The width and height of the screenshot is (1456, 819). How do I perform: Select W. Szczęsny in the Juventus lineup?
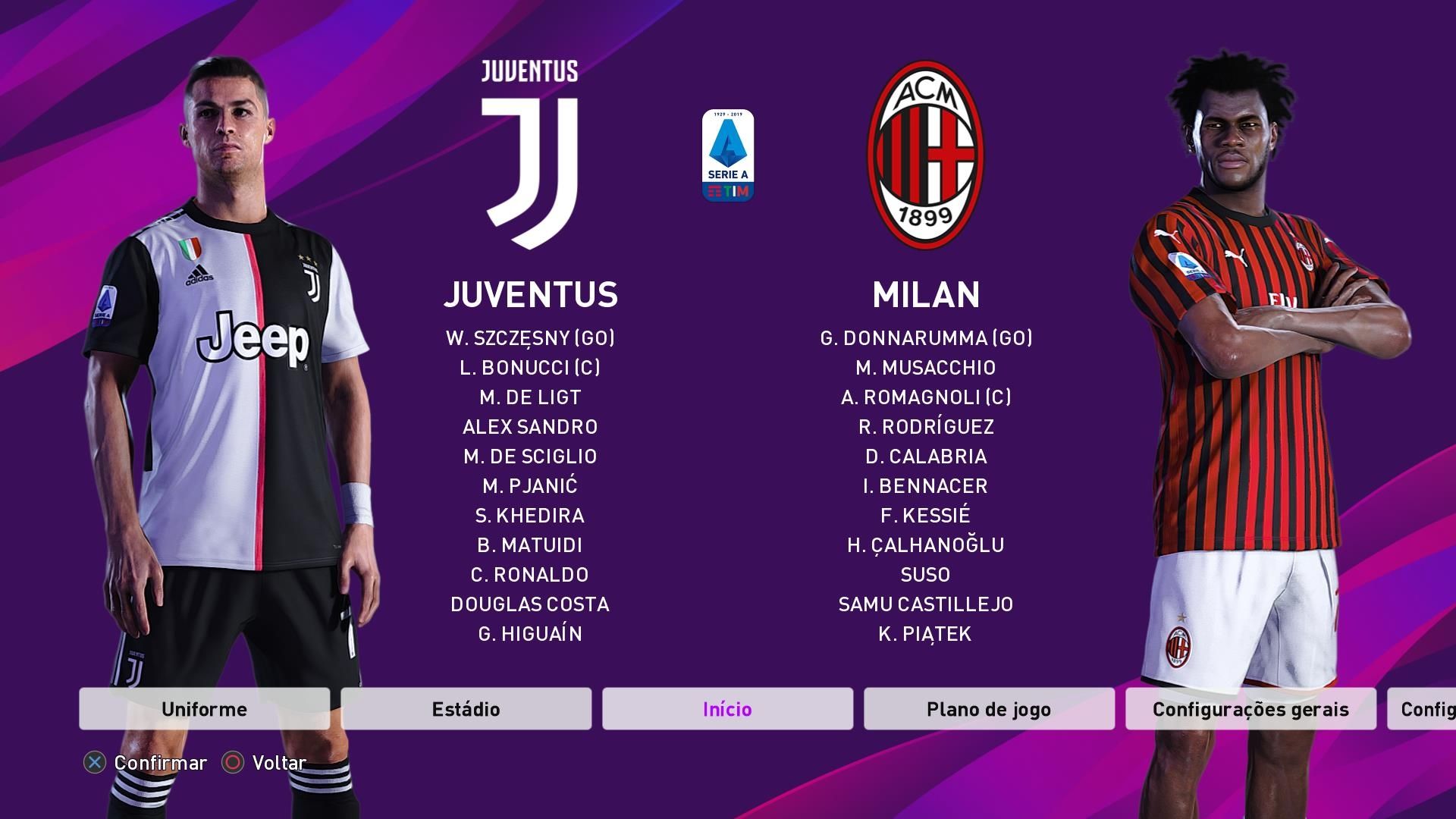[529, 339]
